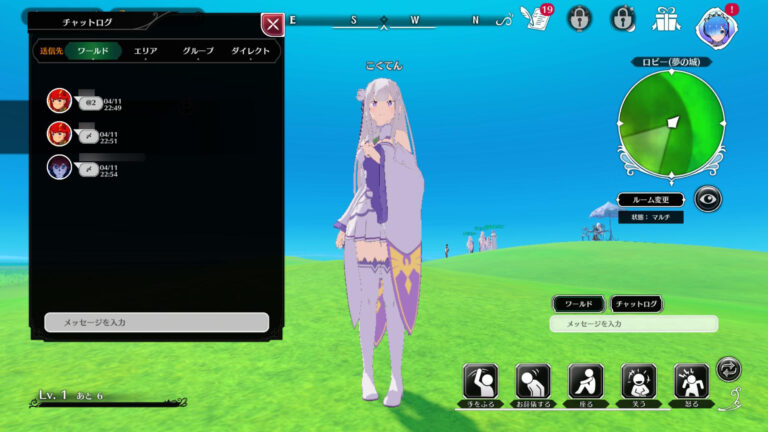Select the ワールド channel button above quick chat
The width and height of the screenshot is (768, 432).
(578, 304)
